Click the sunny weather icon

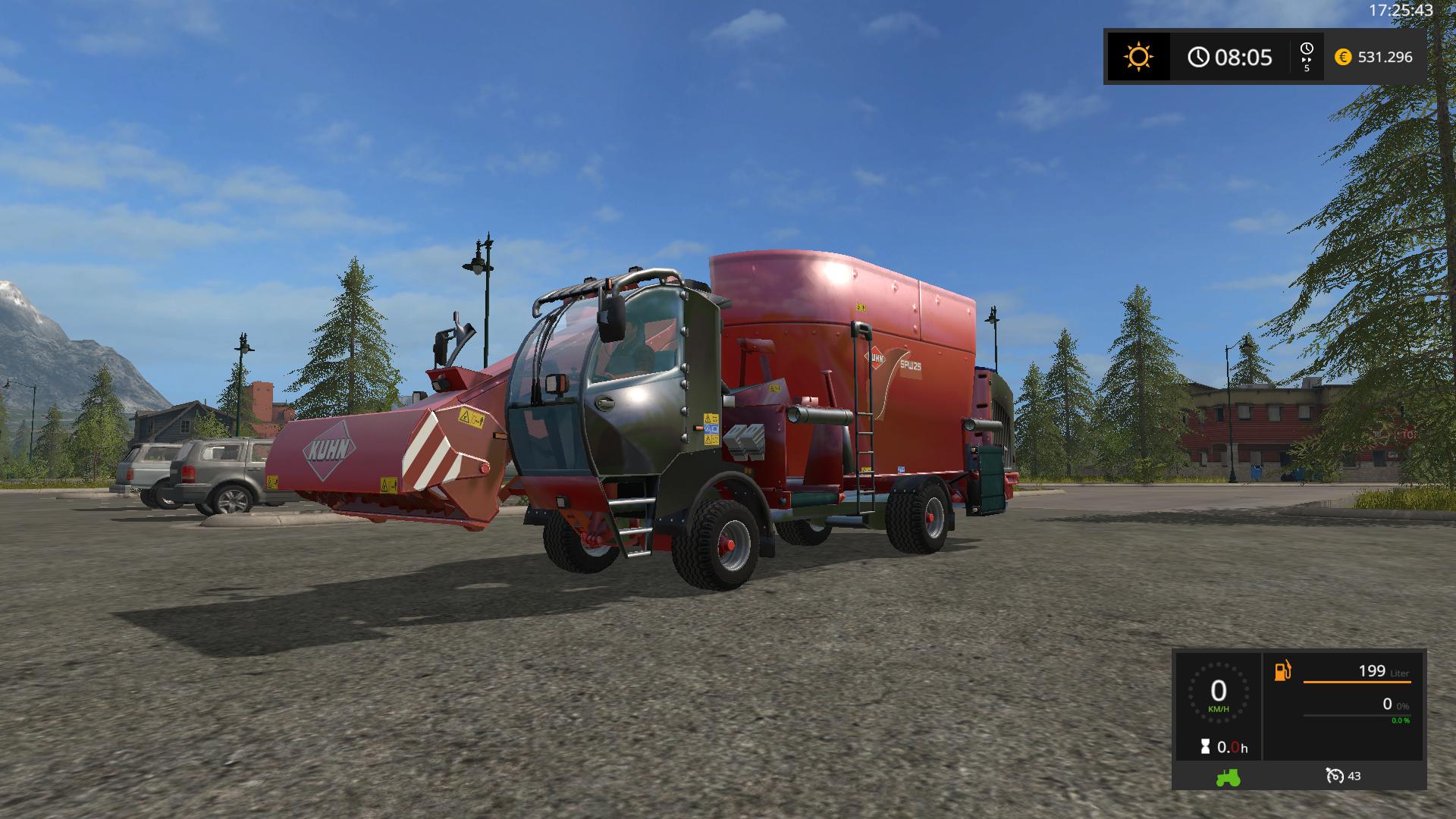coord(1138,57)
